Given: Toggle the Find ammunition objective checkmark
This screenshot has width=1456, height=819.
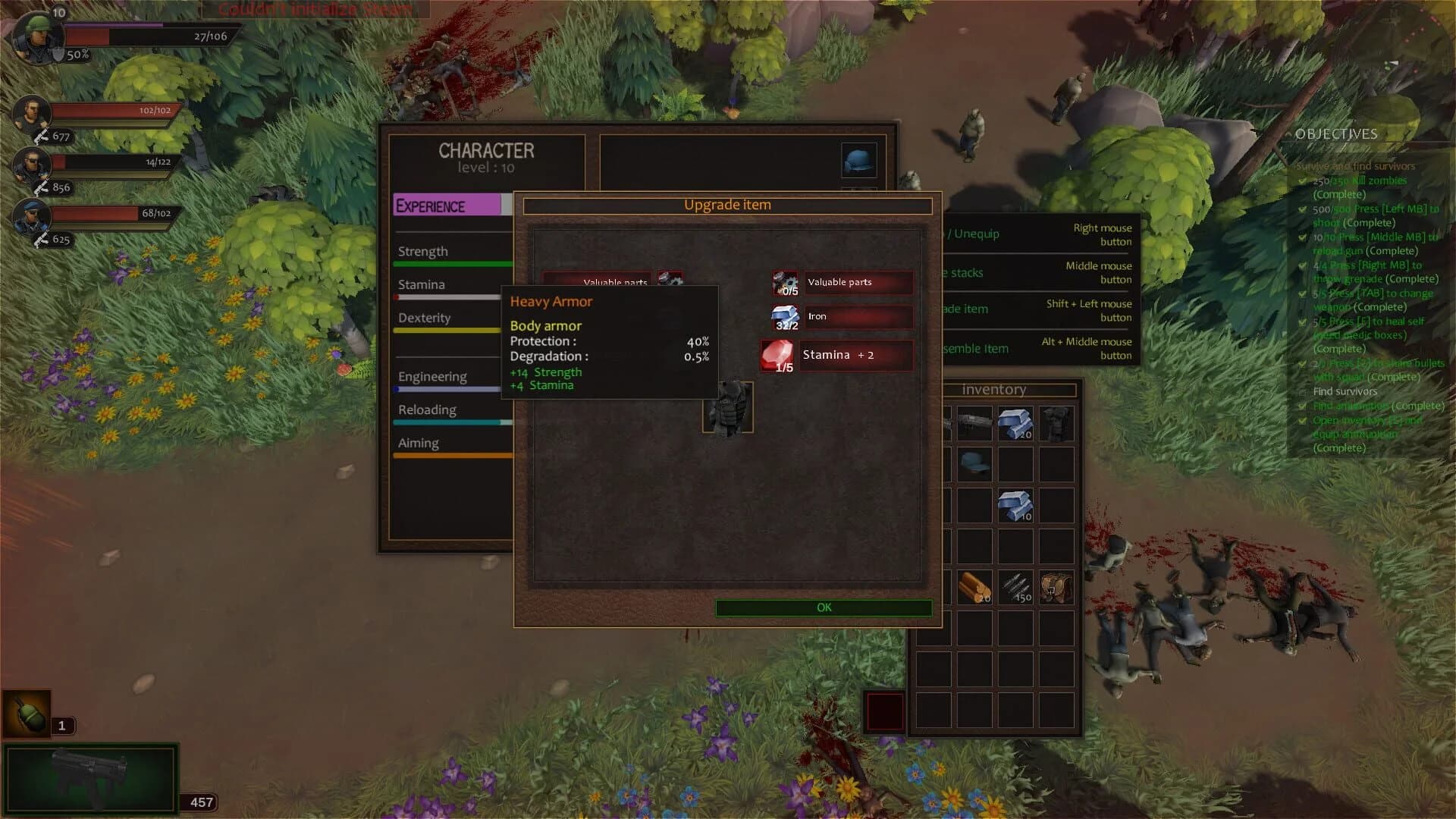Looking at the screenshot, I should [x=1302, y=406].
